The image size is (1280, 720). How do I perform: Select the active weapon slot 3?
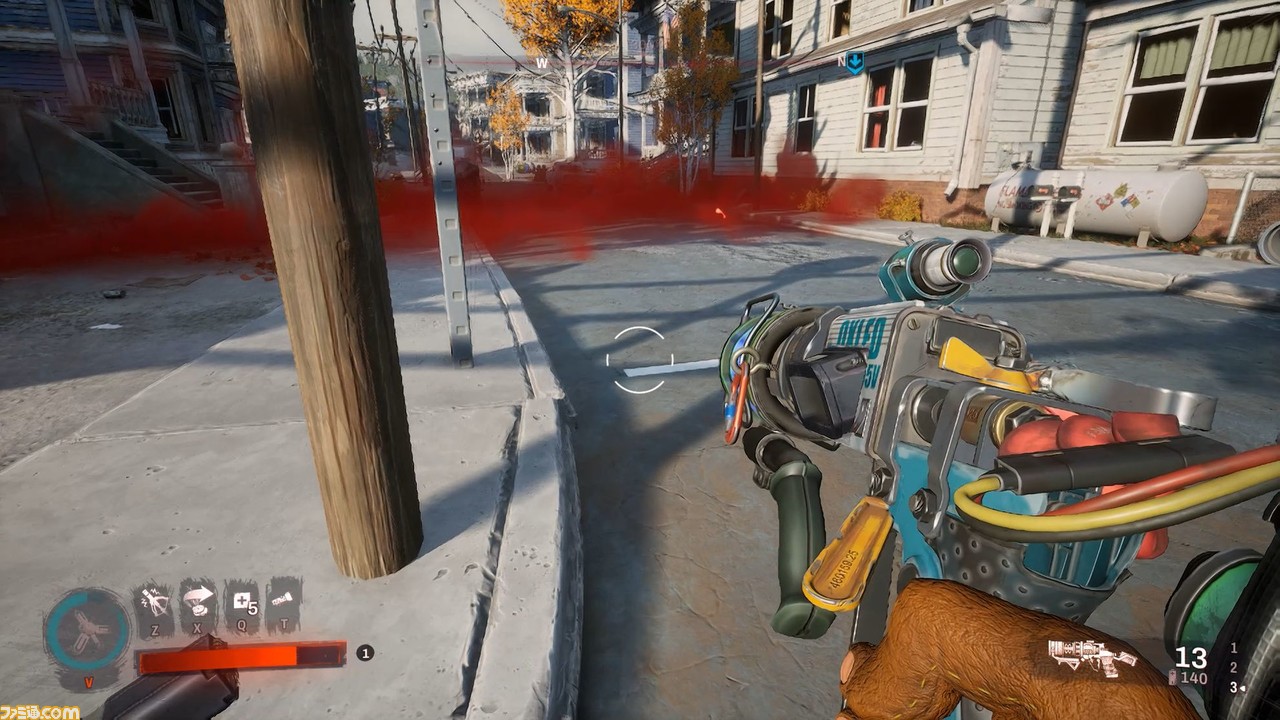click(1233, 687)
